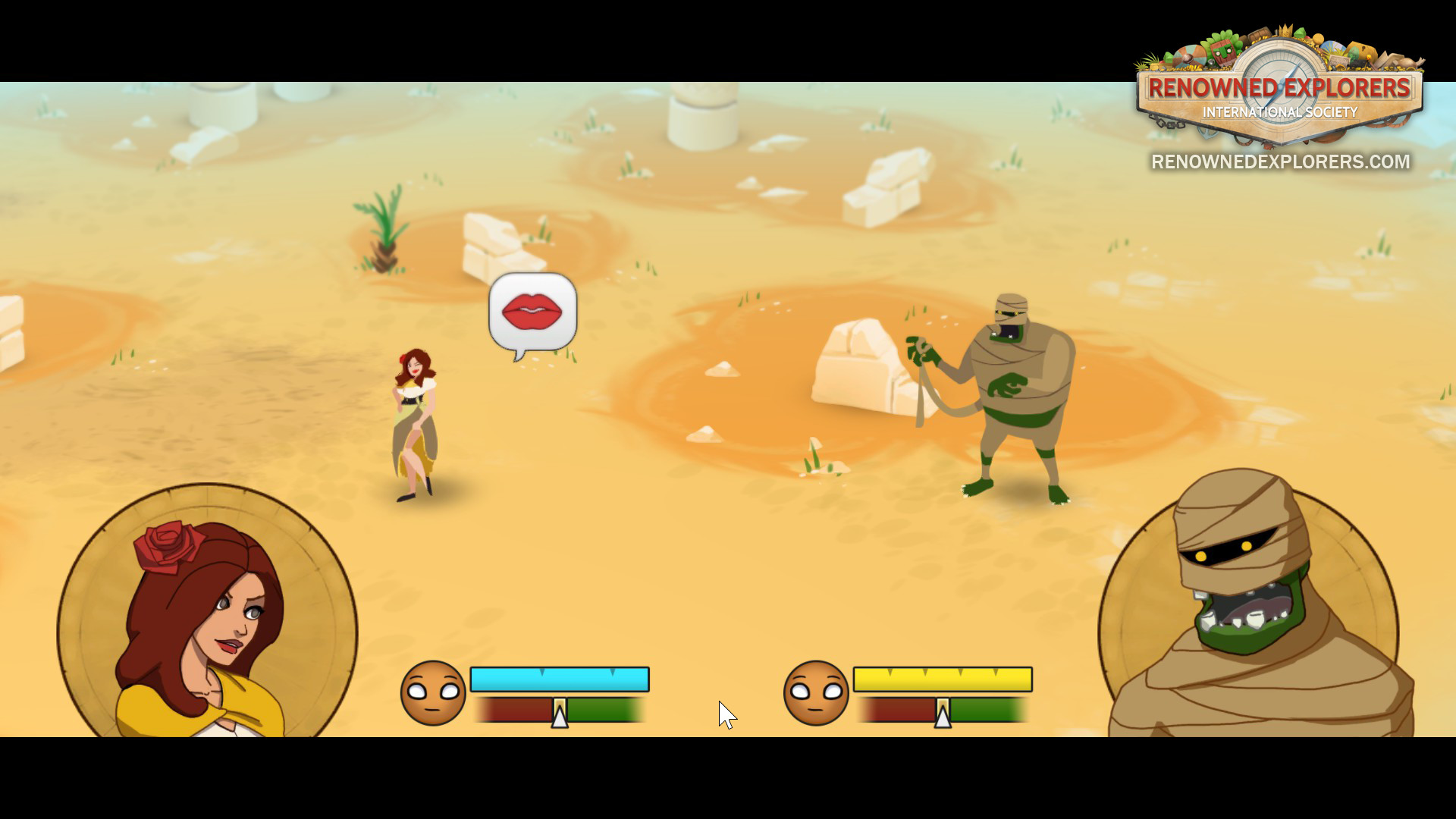Click the green totem figure on the logo

point(1223,53)
